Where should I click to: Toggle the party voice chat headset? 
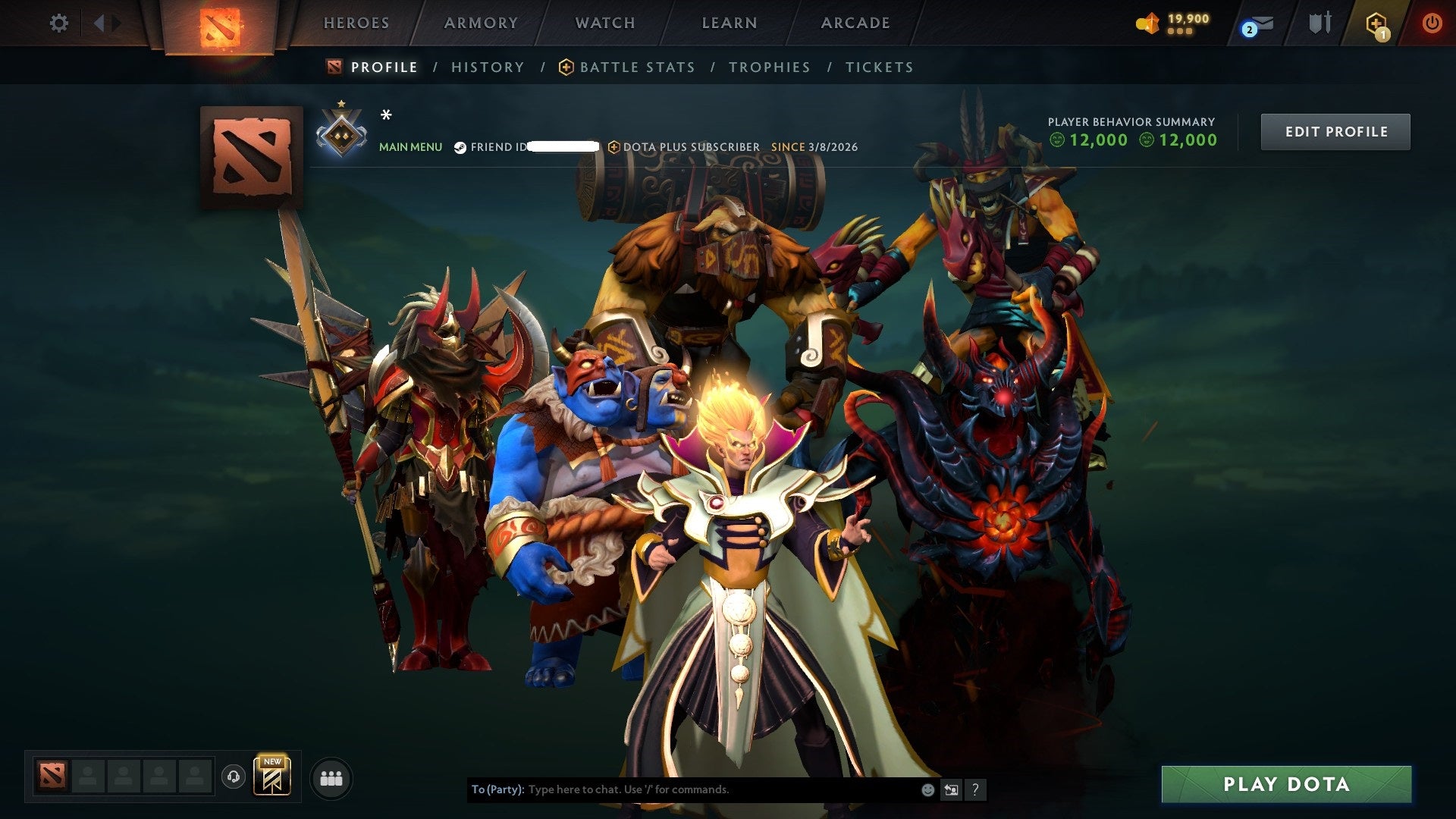(x=234, y=777)
